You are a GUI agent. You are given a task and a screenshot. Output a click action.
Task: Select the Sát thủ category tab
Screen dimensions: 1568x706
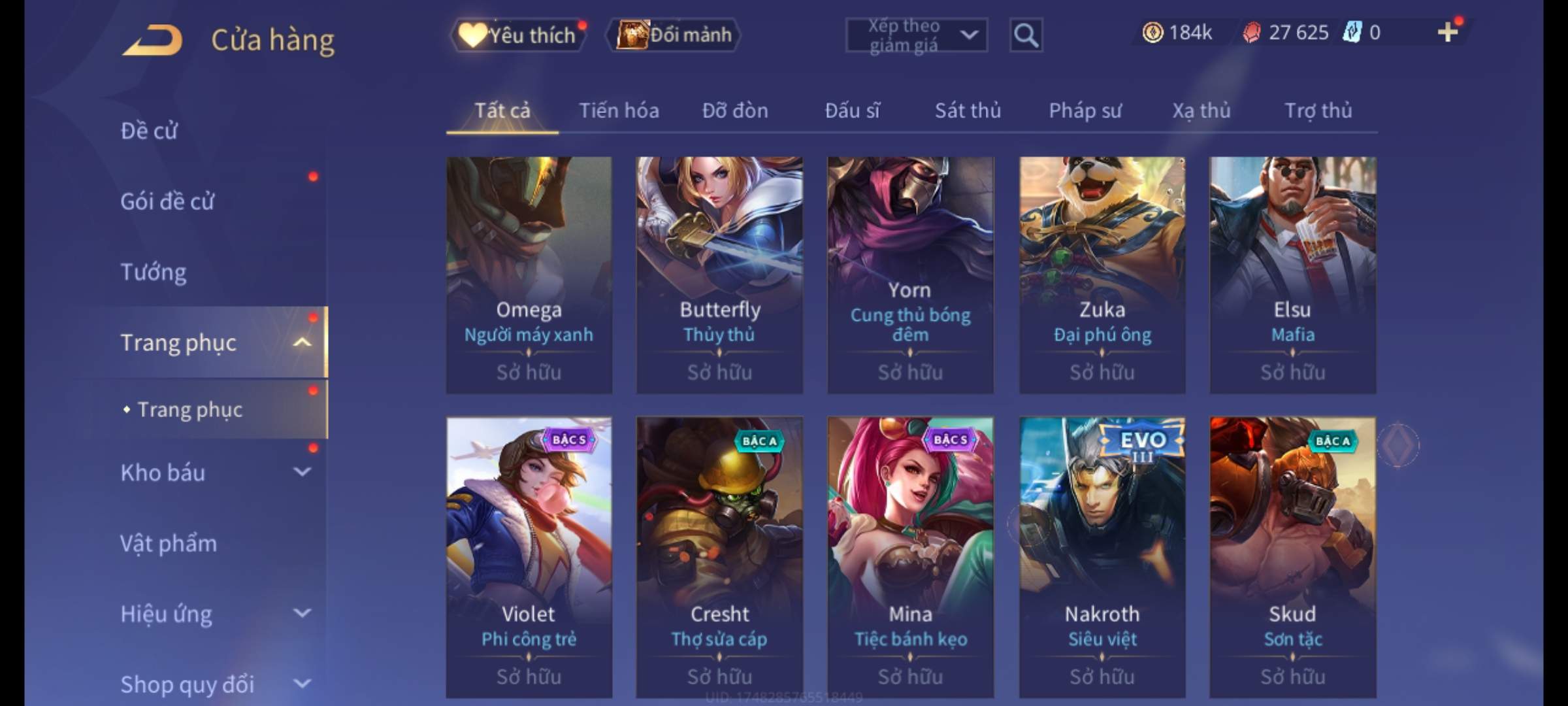pyautogui.click(x=968, y=110)
